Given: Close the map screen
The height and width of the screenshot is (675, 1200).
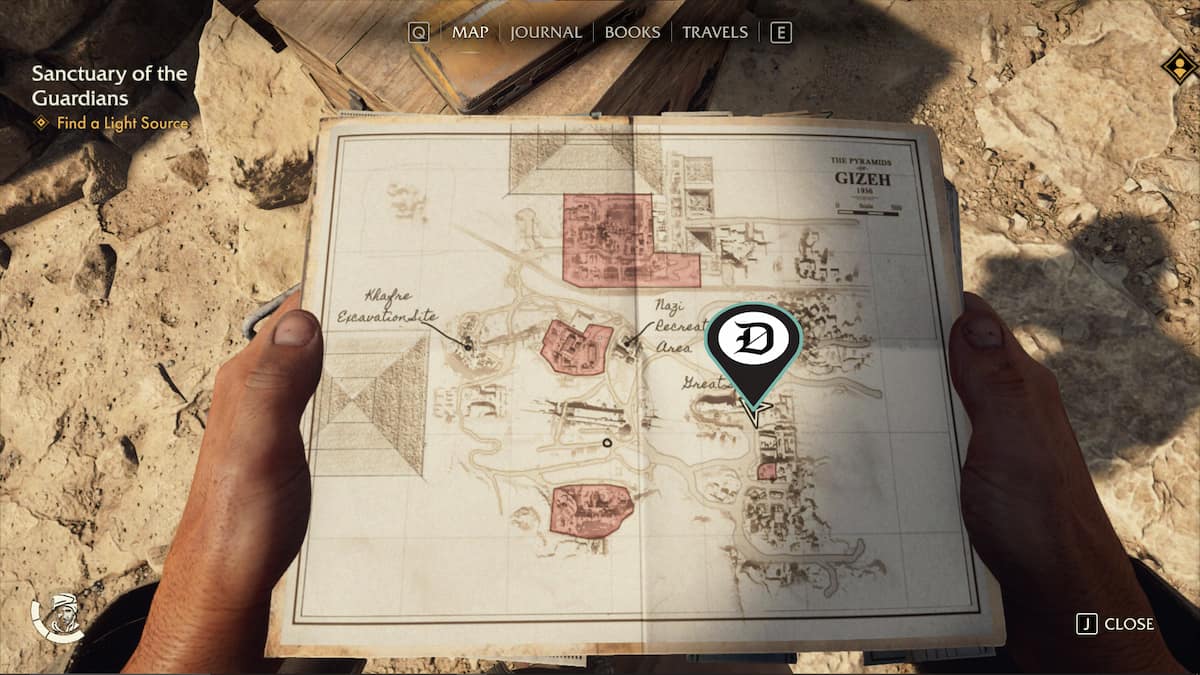Looking at the screenshot, I should (1116, 624).
